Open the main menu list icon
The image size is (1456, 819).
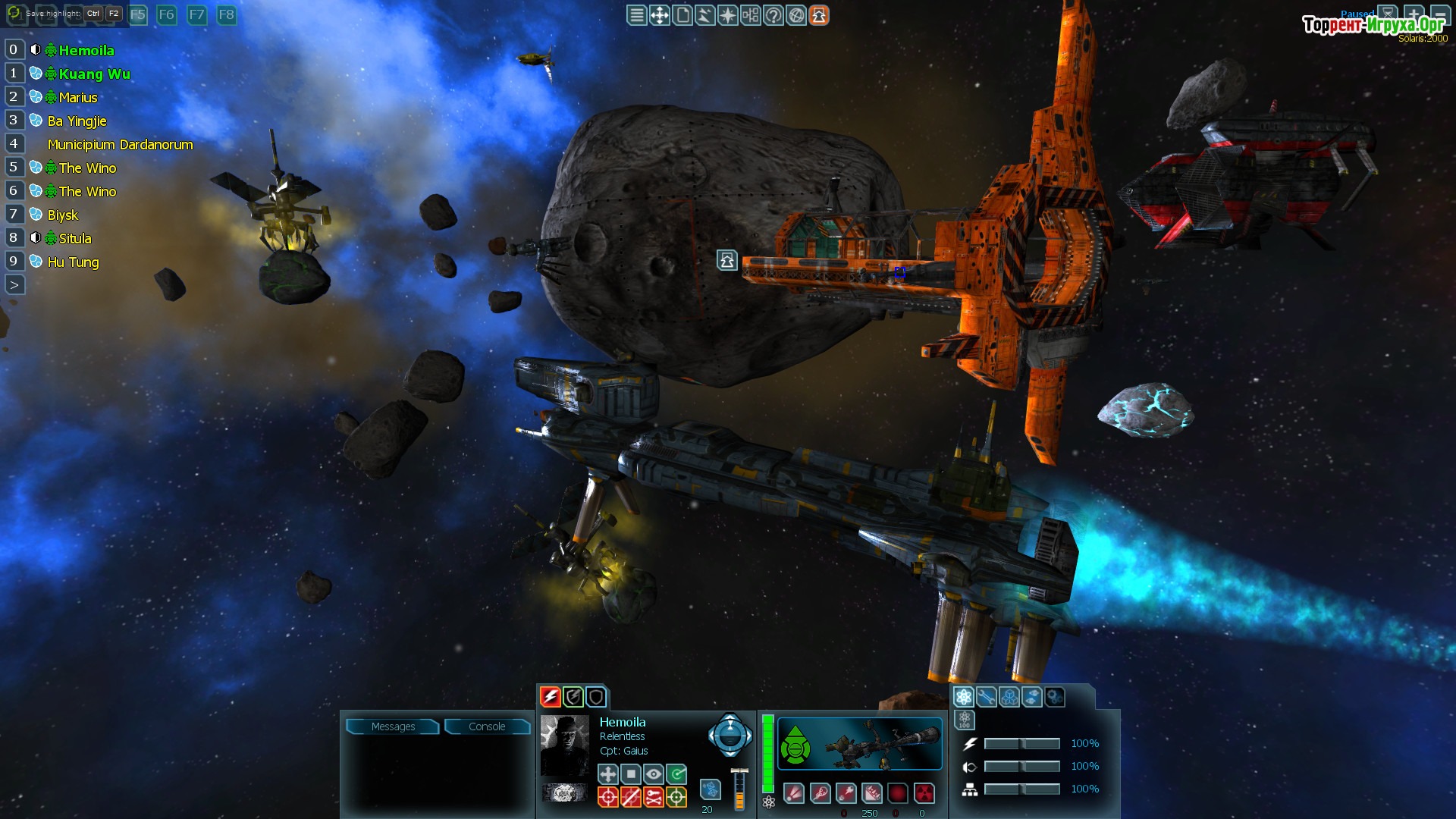[x=637, y=15]
